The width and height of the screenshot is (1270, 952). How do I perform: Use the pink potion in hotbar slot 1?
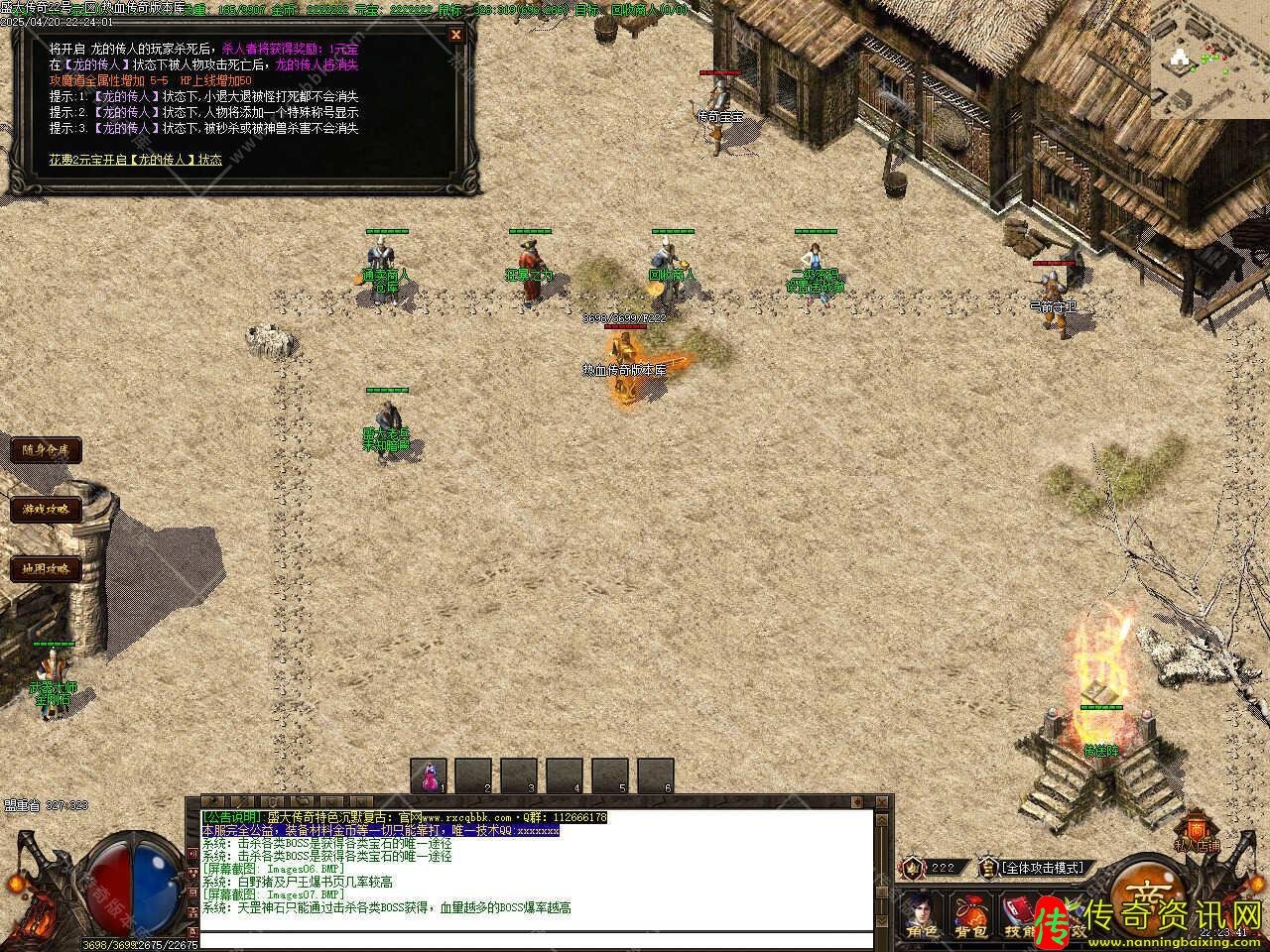tap(430, 775)
